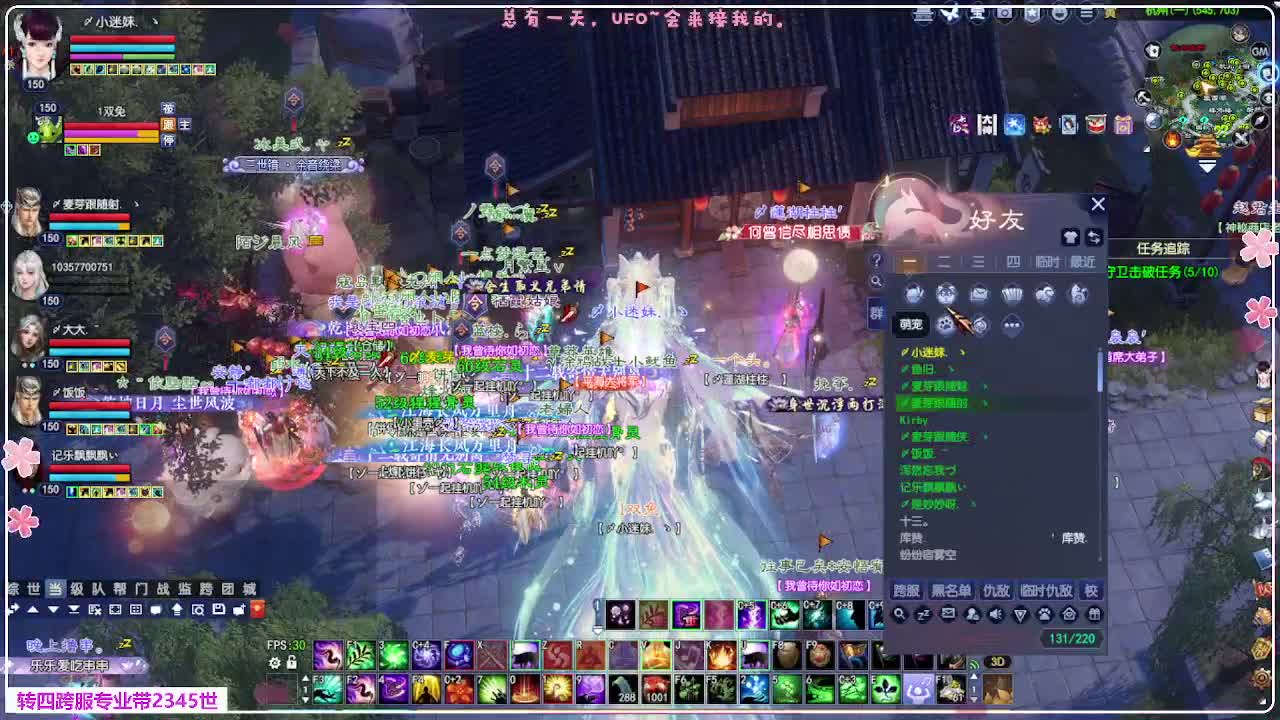This screenshot has width=1280, height=720.
Task: Click the save disk icon in chat toolbar
Action: [220, 608]
